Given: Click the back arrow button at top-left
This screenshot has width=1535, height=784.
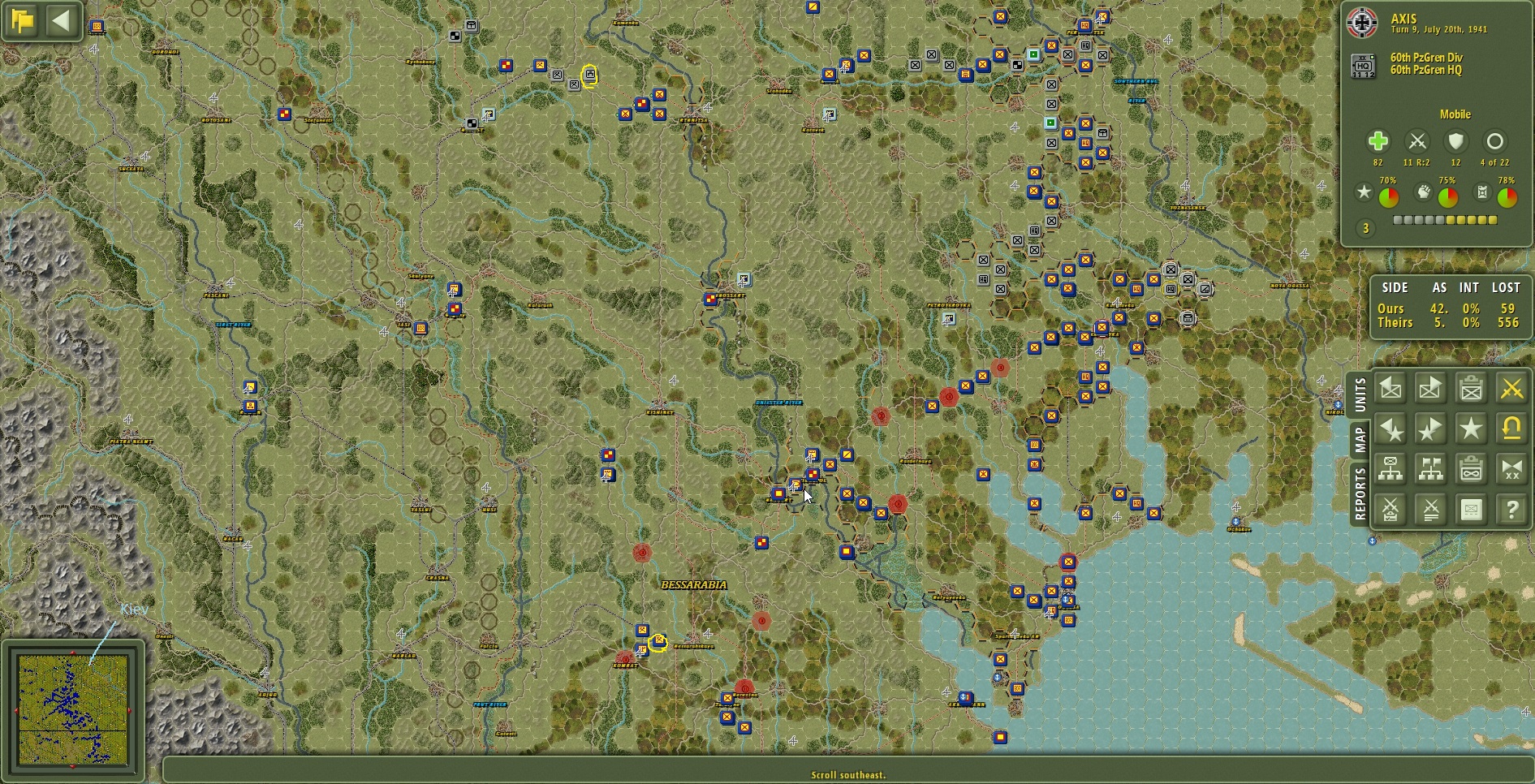Looking at the screenshot, I should point(63,21).
